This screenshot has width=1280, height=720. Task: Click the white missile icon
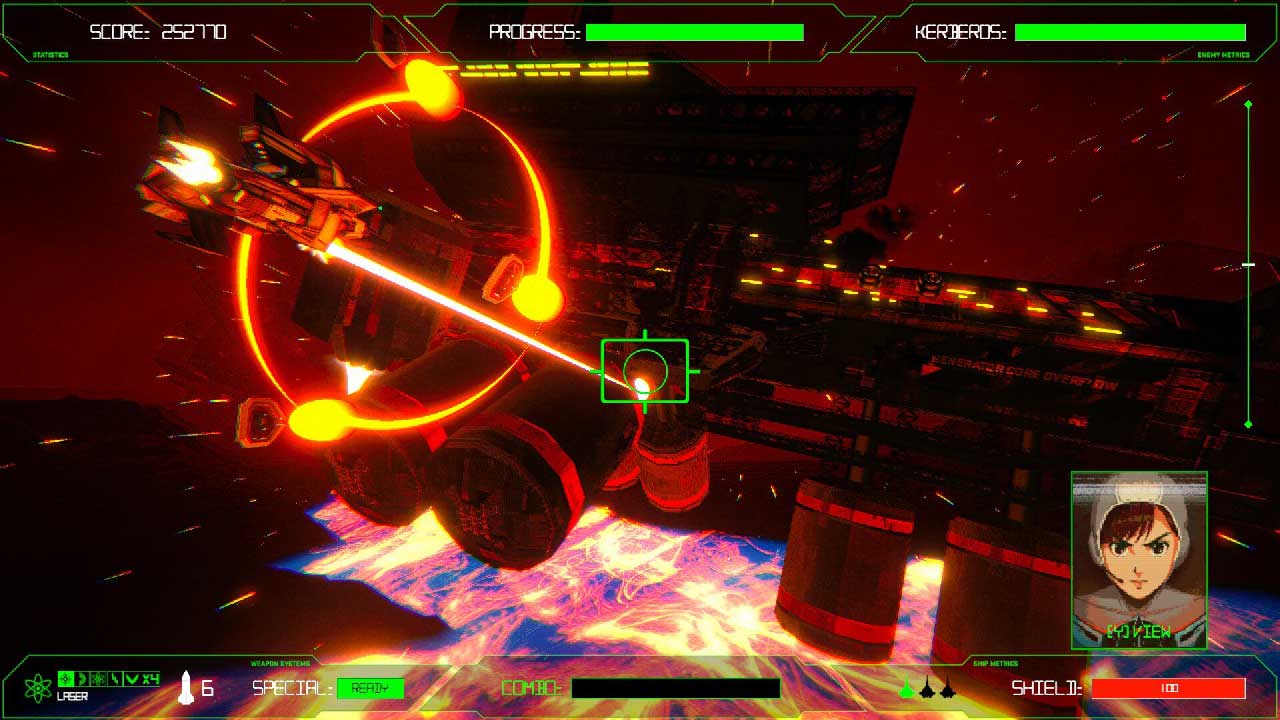[186, 687]
